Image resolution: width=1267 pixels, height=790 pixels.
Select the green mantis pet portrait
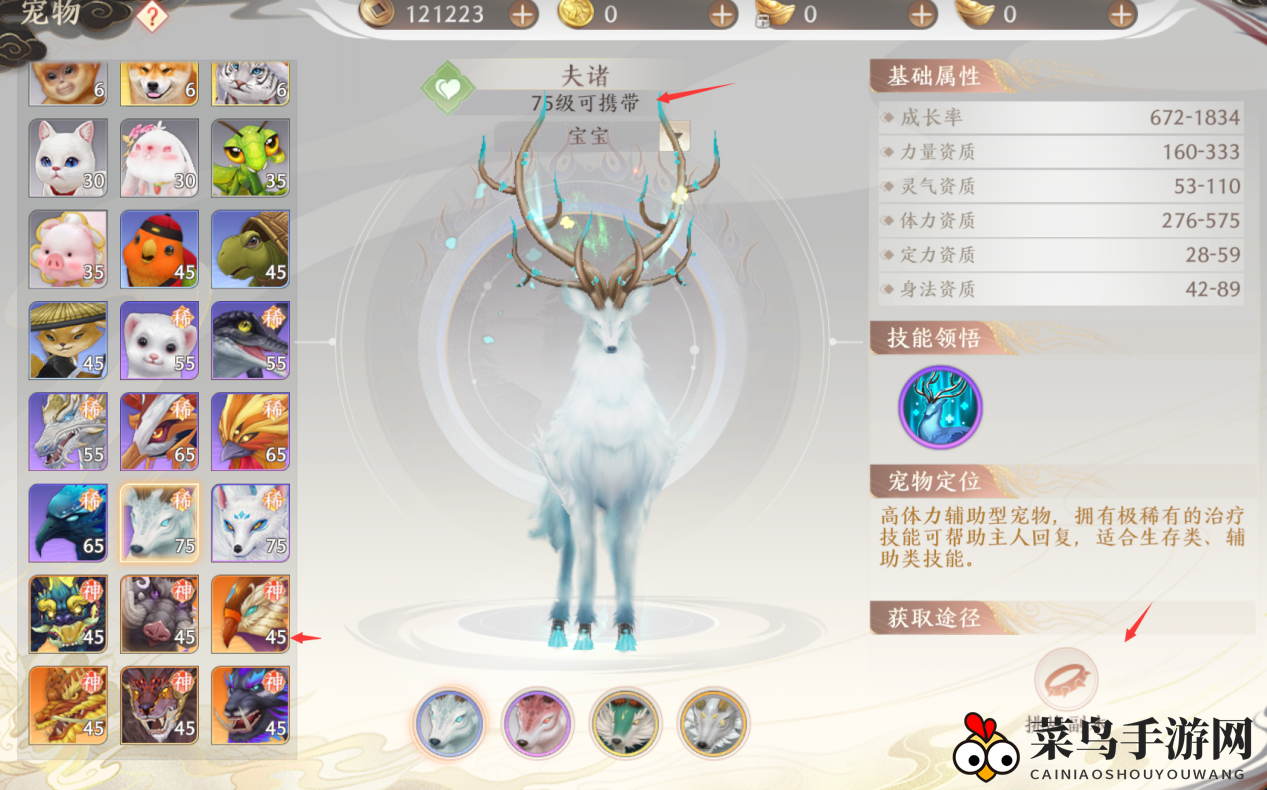tap(250, 158)
